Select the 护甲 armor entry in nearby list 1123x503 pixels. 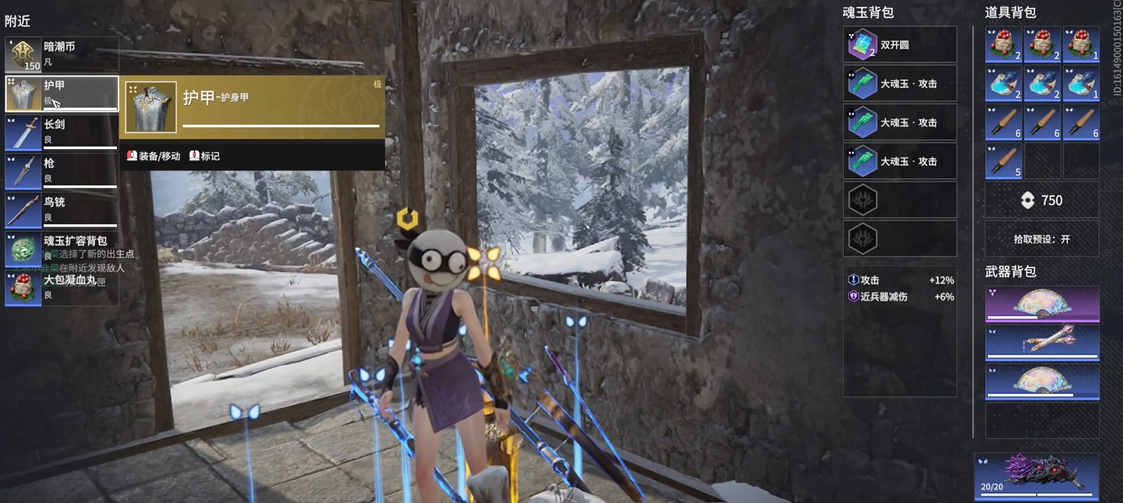[61, 94]
